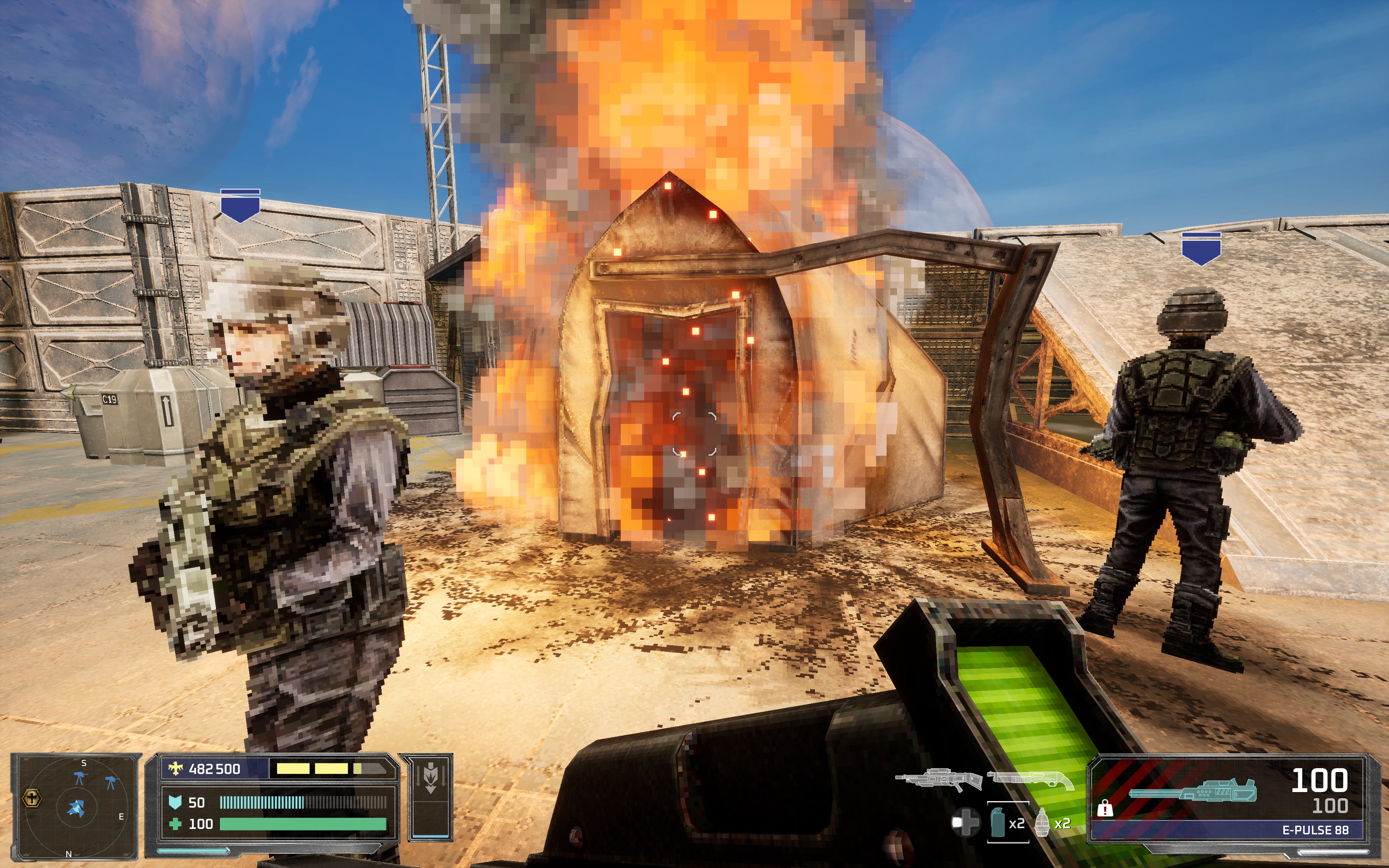The image size is (1389, 868).
Task: Switch to the pump shotgun weapon icon
Action: (x=1031, y=779)
